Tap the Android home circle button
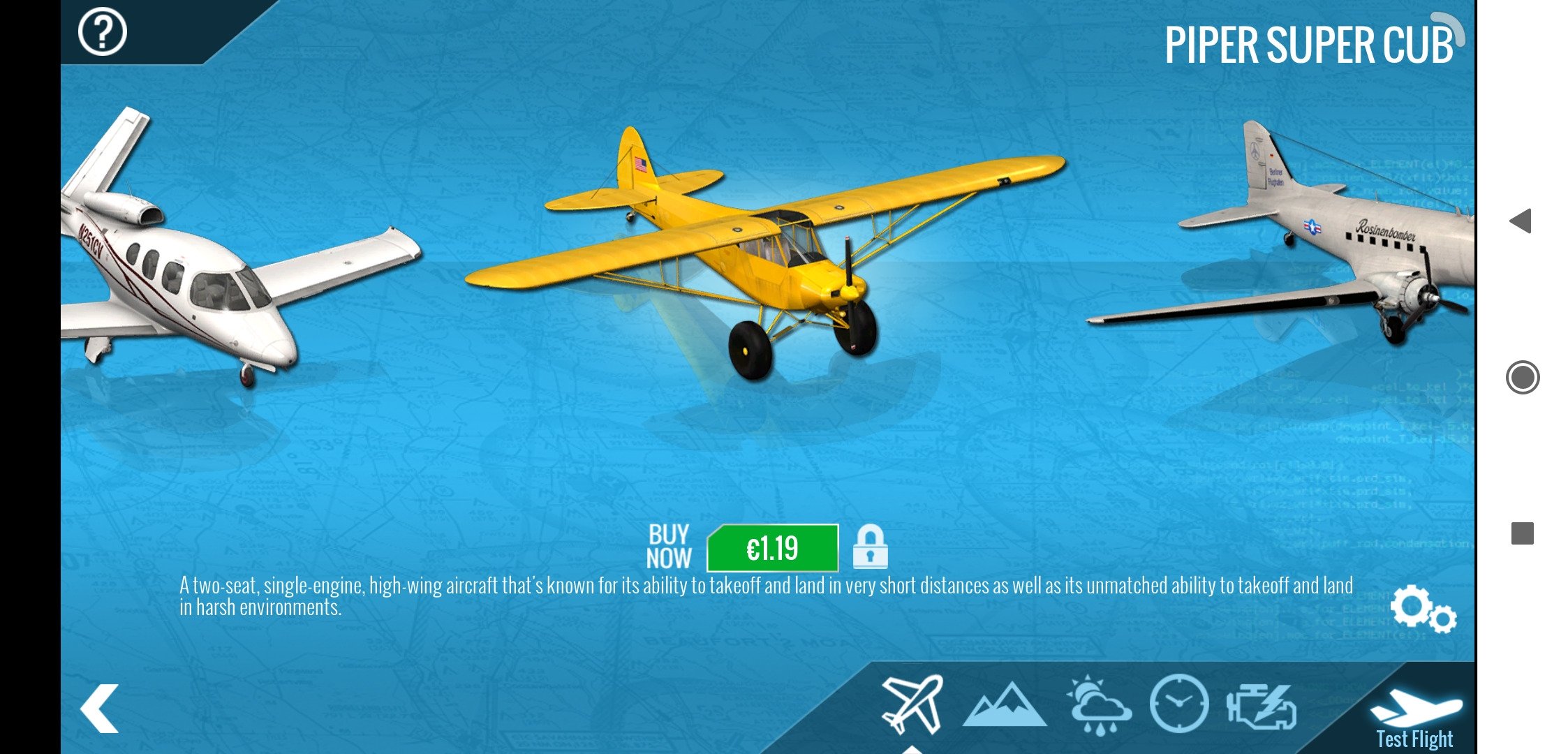Image resolution: width=1568 pixels, height=754 pixels. coord(1522,378)
